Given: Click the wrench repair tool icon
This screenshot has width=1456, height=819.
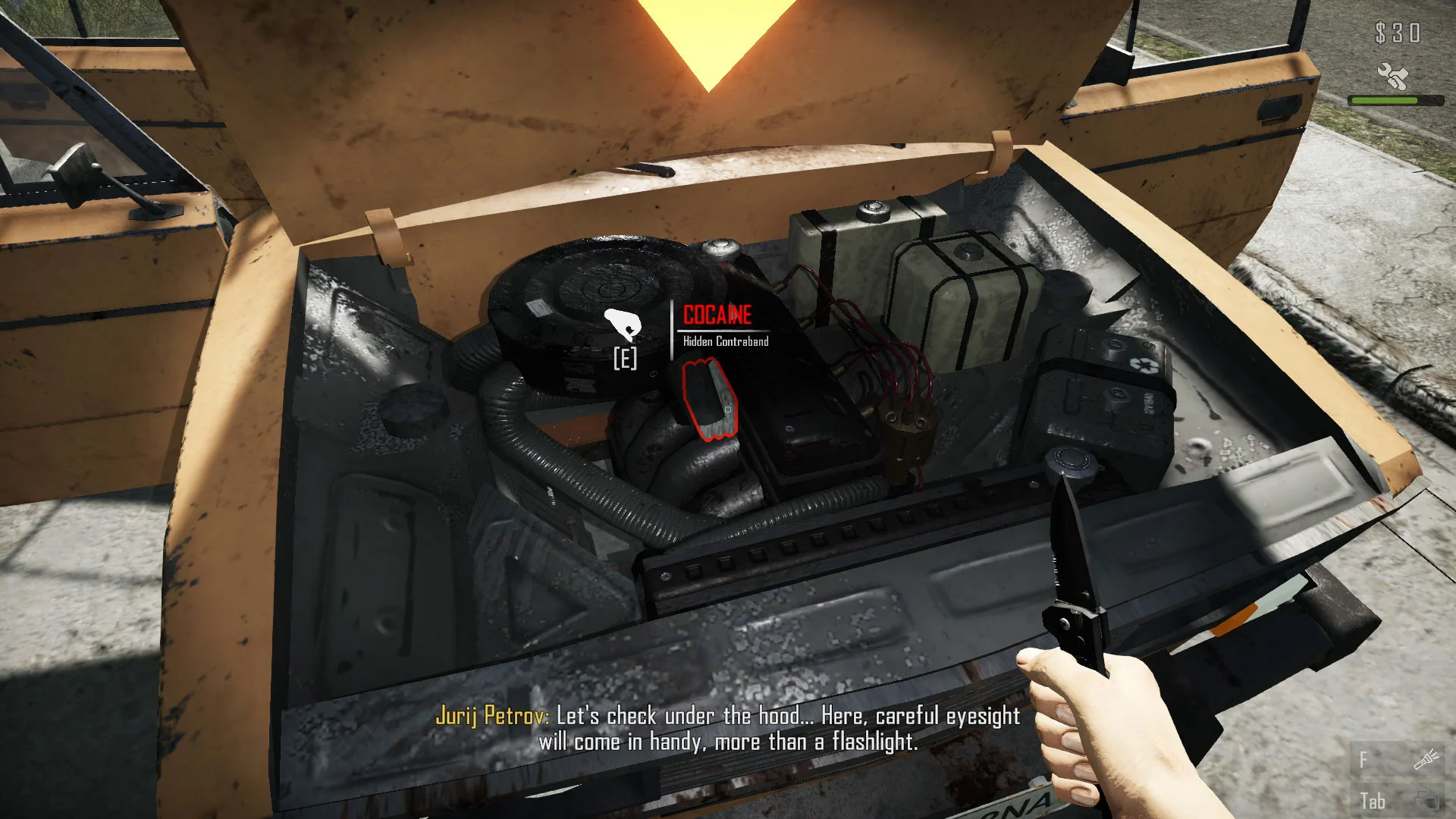Looking at the screenshot, I should click(x=1392, y=76).
